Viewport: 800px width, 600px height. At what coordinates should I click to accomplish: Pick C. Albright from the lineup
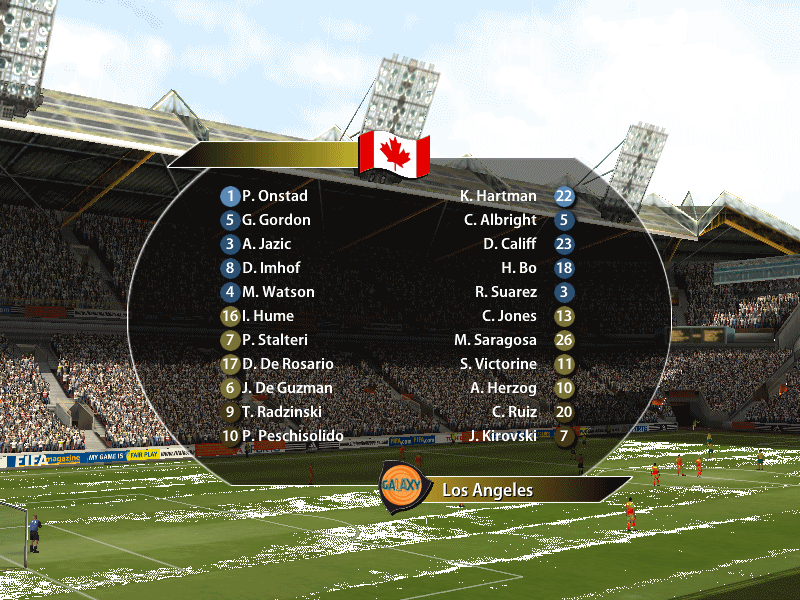[x=500, y=220]
